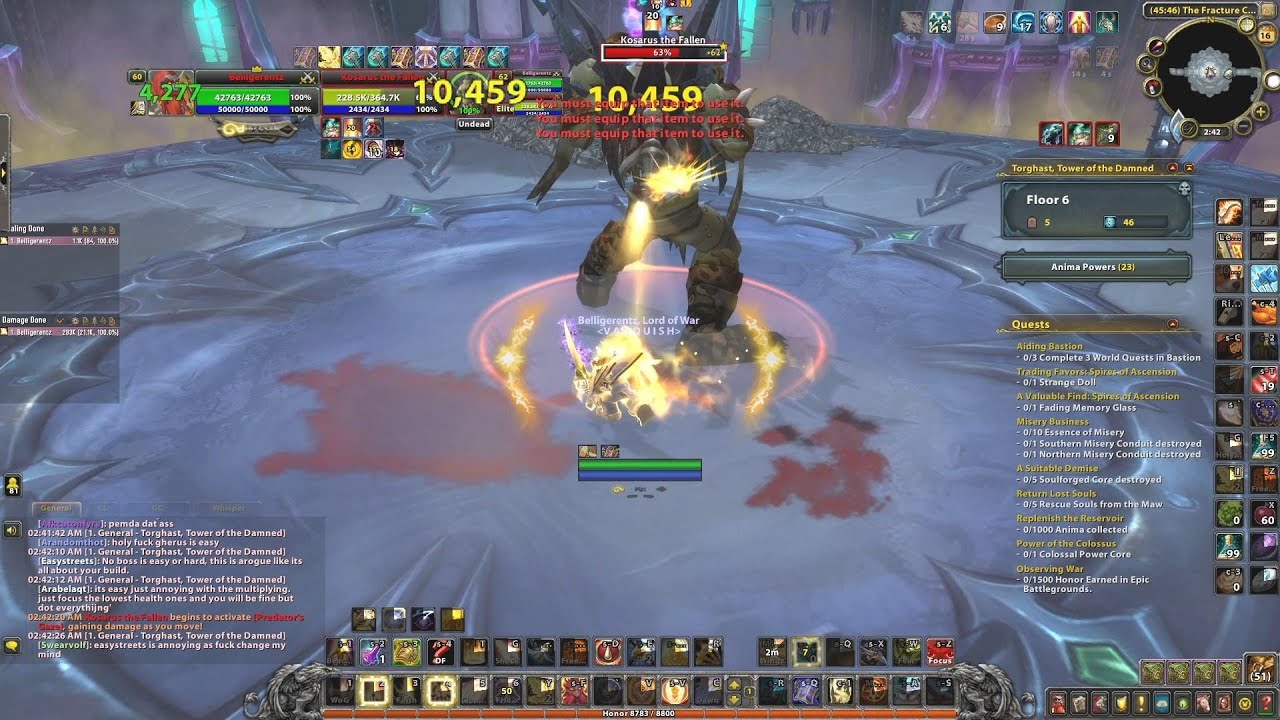Open the calendar showing 16 by the minimap
The width and height of the screenshot is (1280, 720).
point(1266,35)
